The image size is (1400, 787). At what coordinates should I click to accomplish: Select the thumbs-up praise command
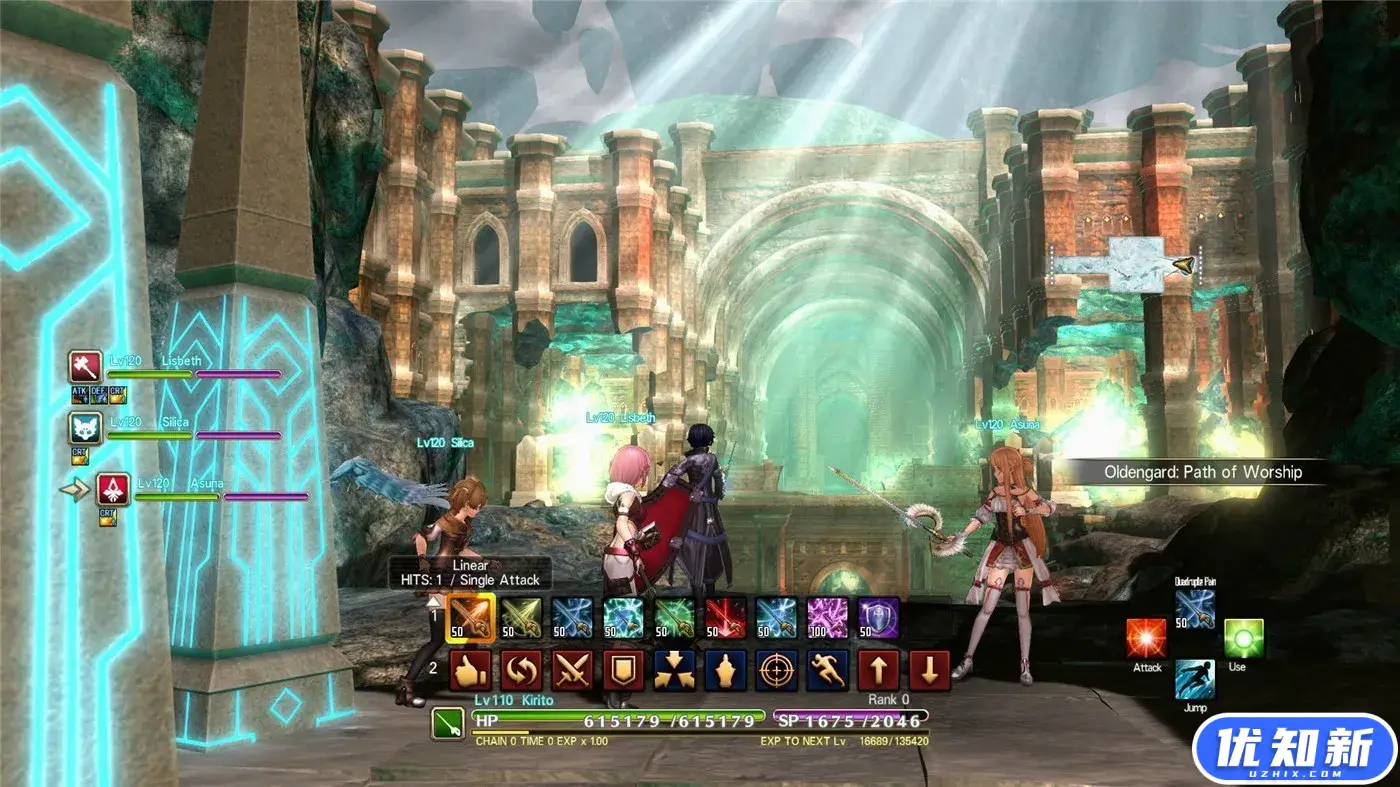470,670
